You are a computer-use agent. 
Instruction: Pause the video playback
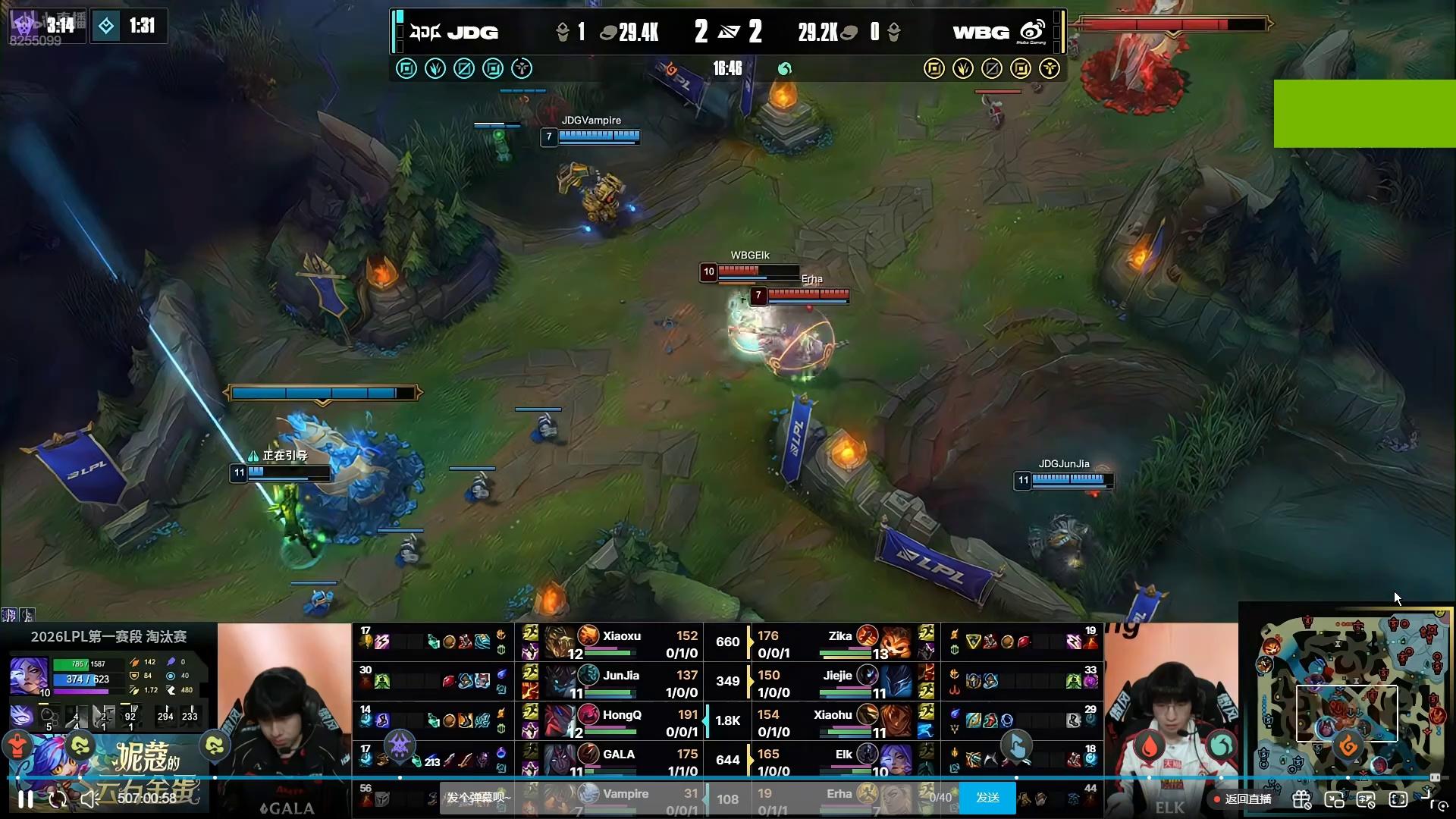click(26, 799)
